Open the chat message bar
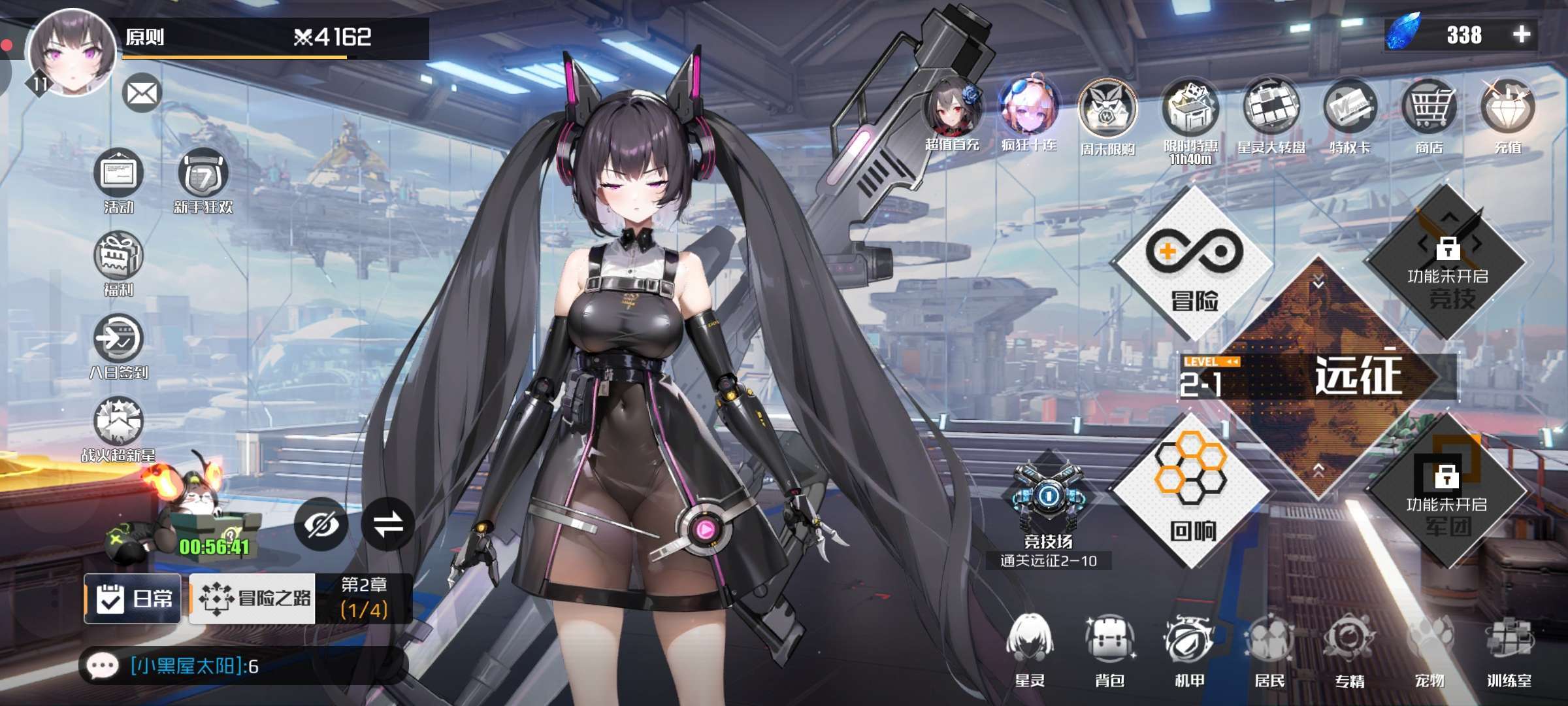The image size is (1568, 706). click(x=242, y=666)
